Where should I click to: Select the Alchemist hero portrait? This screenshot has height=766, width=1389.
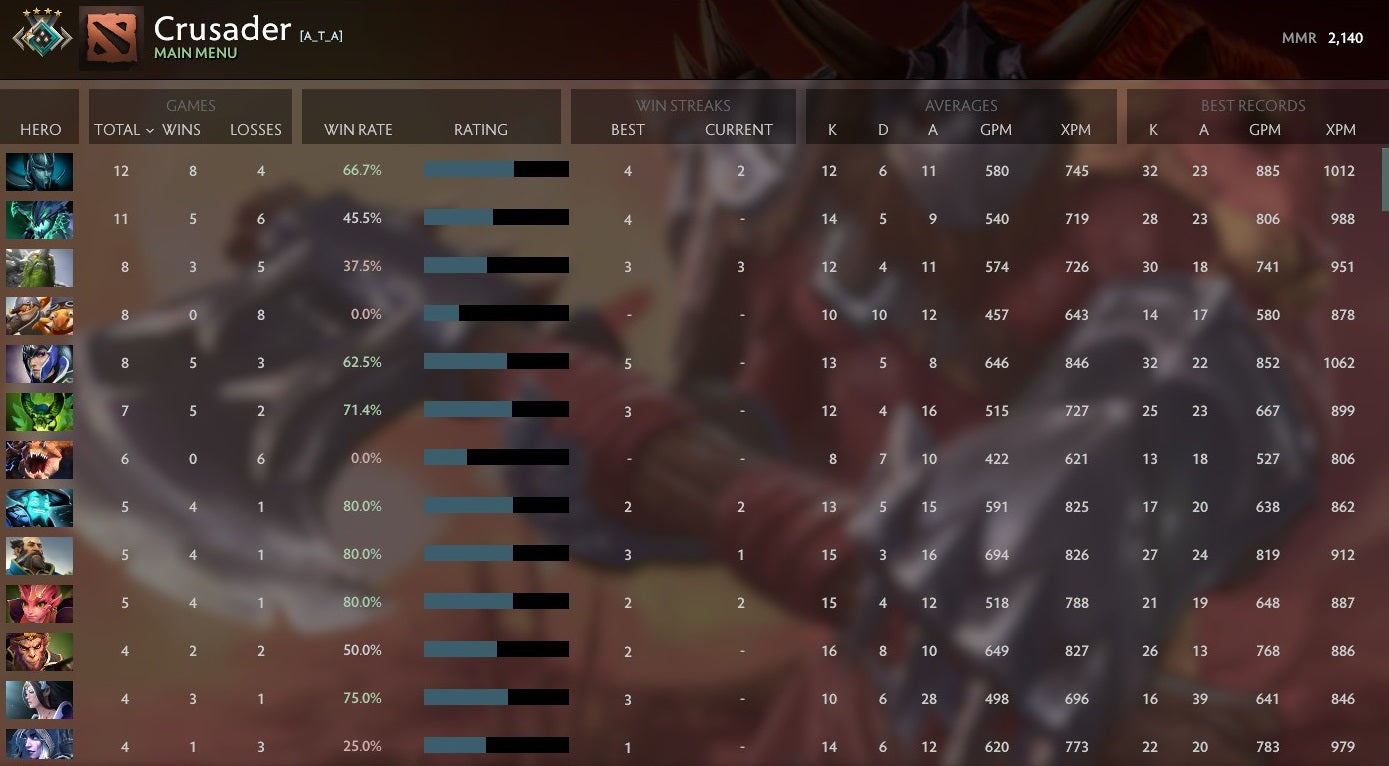point(39,316)
